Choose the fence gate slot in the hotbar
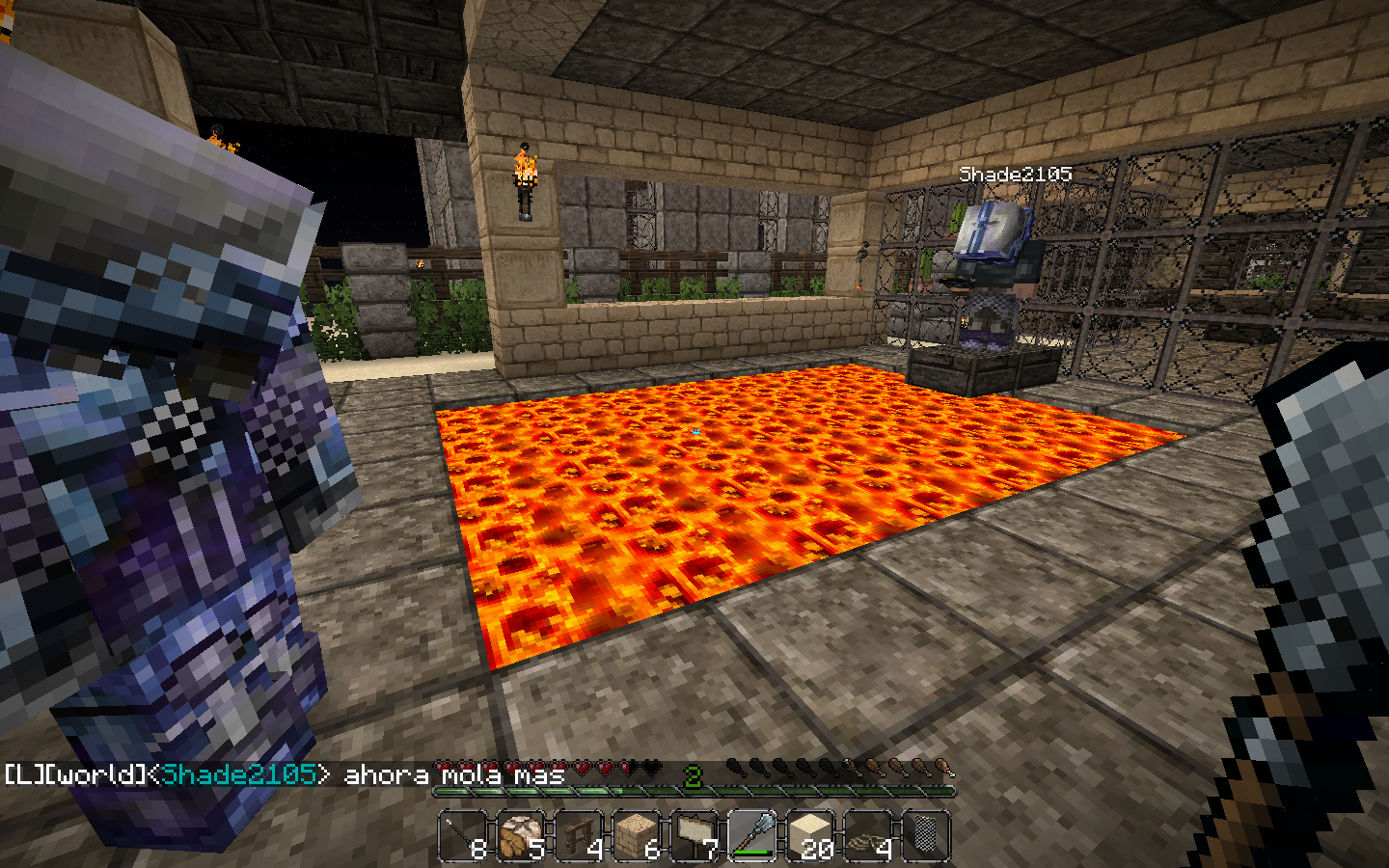 pyautogui.click(x=580, y=835)
